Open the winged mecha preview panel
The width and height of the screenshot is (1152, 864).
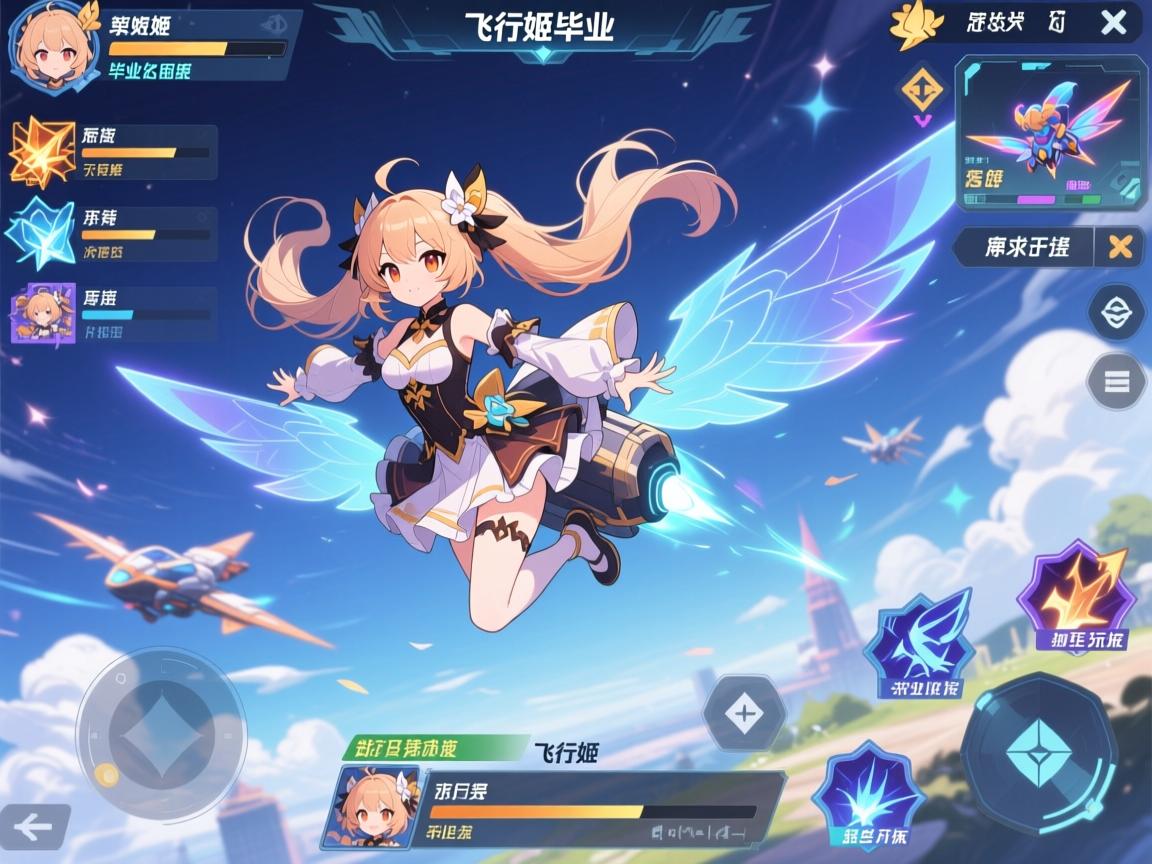pos(1049,133)
